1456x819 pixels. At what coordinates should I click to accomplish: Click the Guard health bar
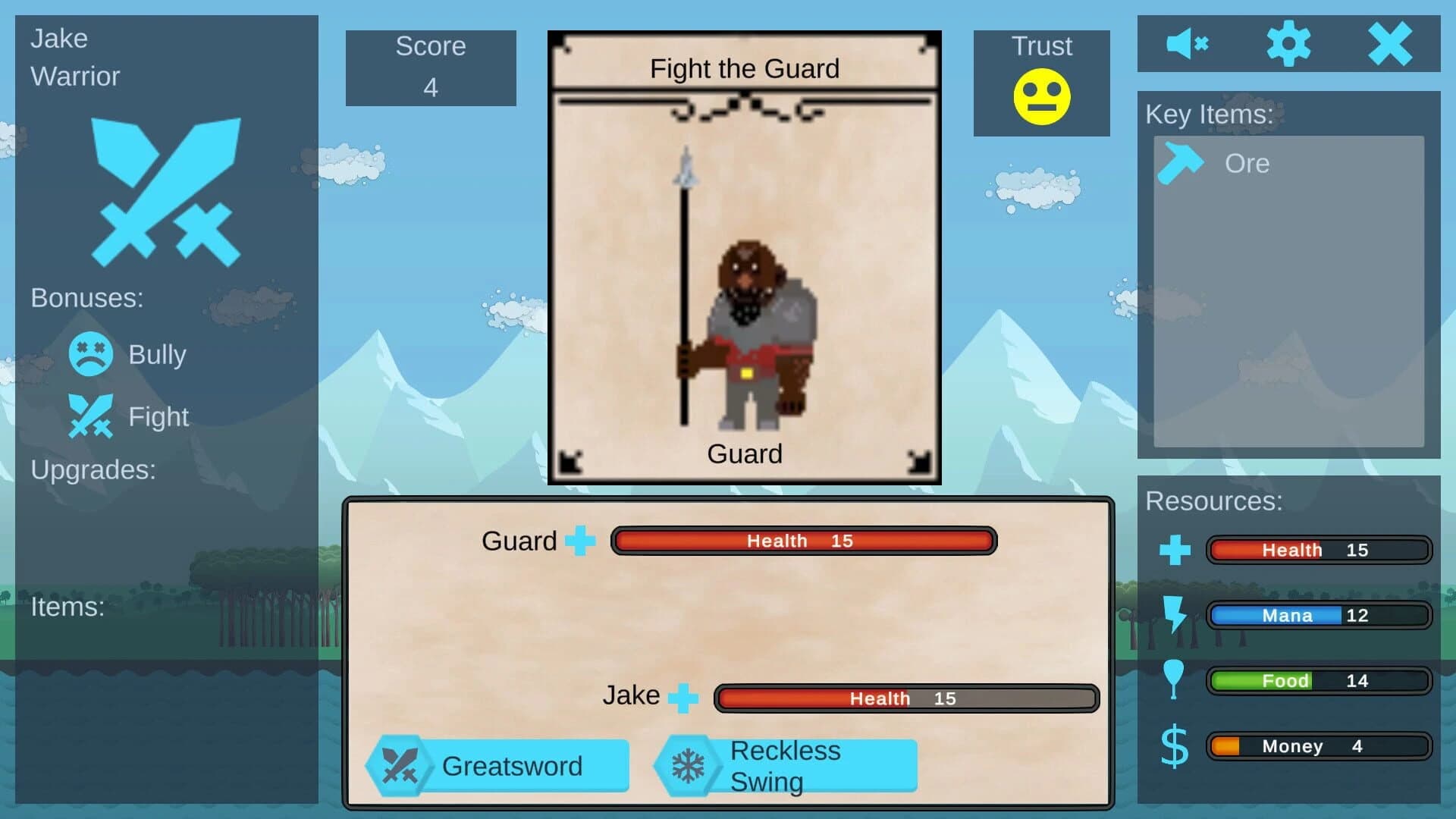pyautogui.click(x=804, y=541)
